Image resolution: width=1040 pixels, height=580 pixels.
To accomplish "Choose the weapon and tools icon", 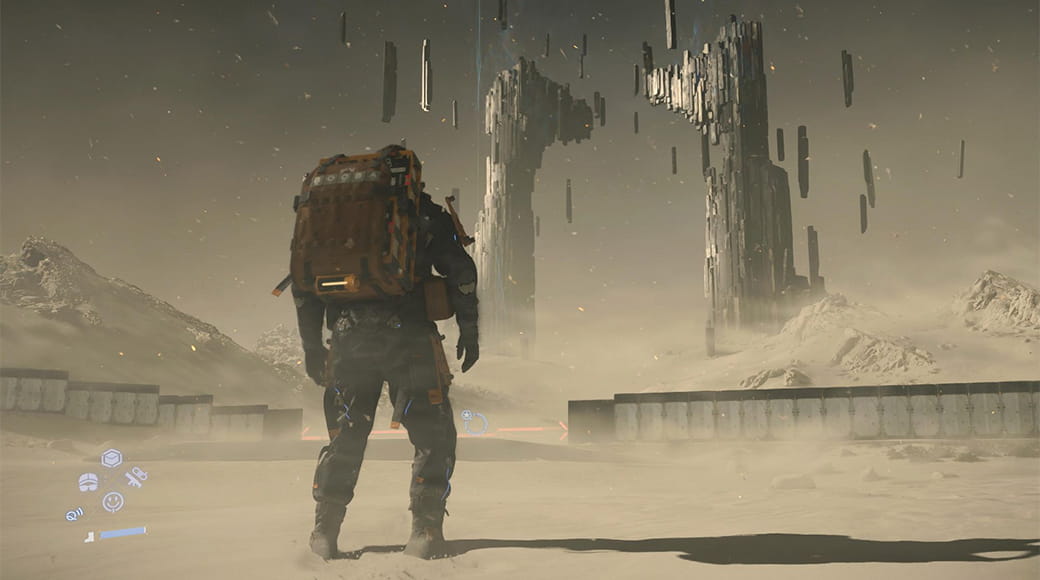I will (x=136, y=476).
